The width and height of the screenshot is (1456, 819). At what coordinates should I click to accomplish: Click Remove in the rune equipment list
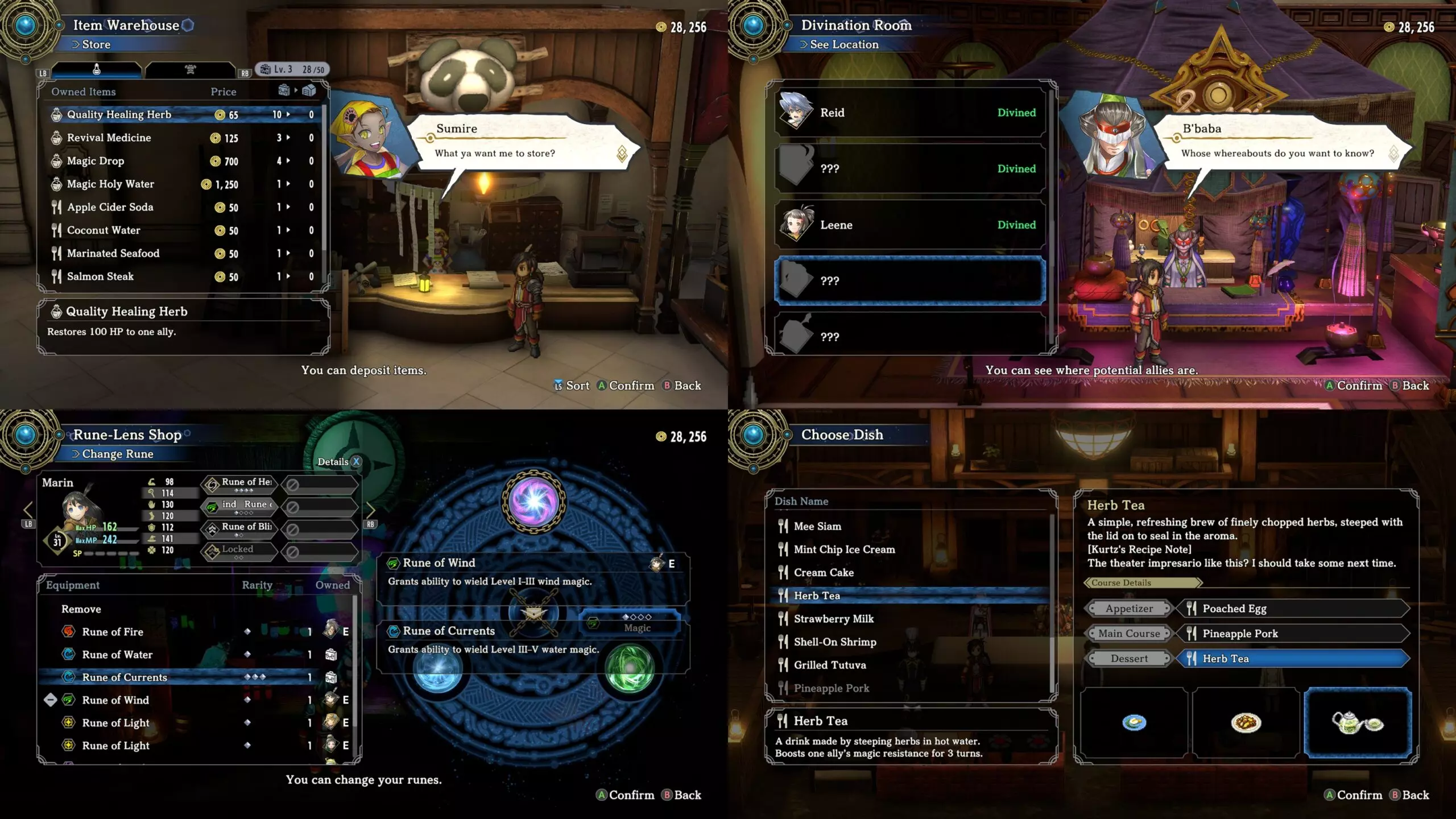(x=81, y=609)
